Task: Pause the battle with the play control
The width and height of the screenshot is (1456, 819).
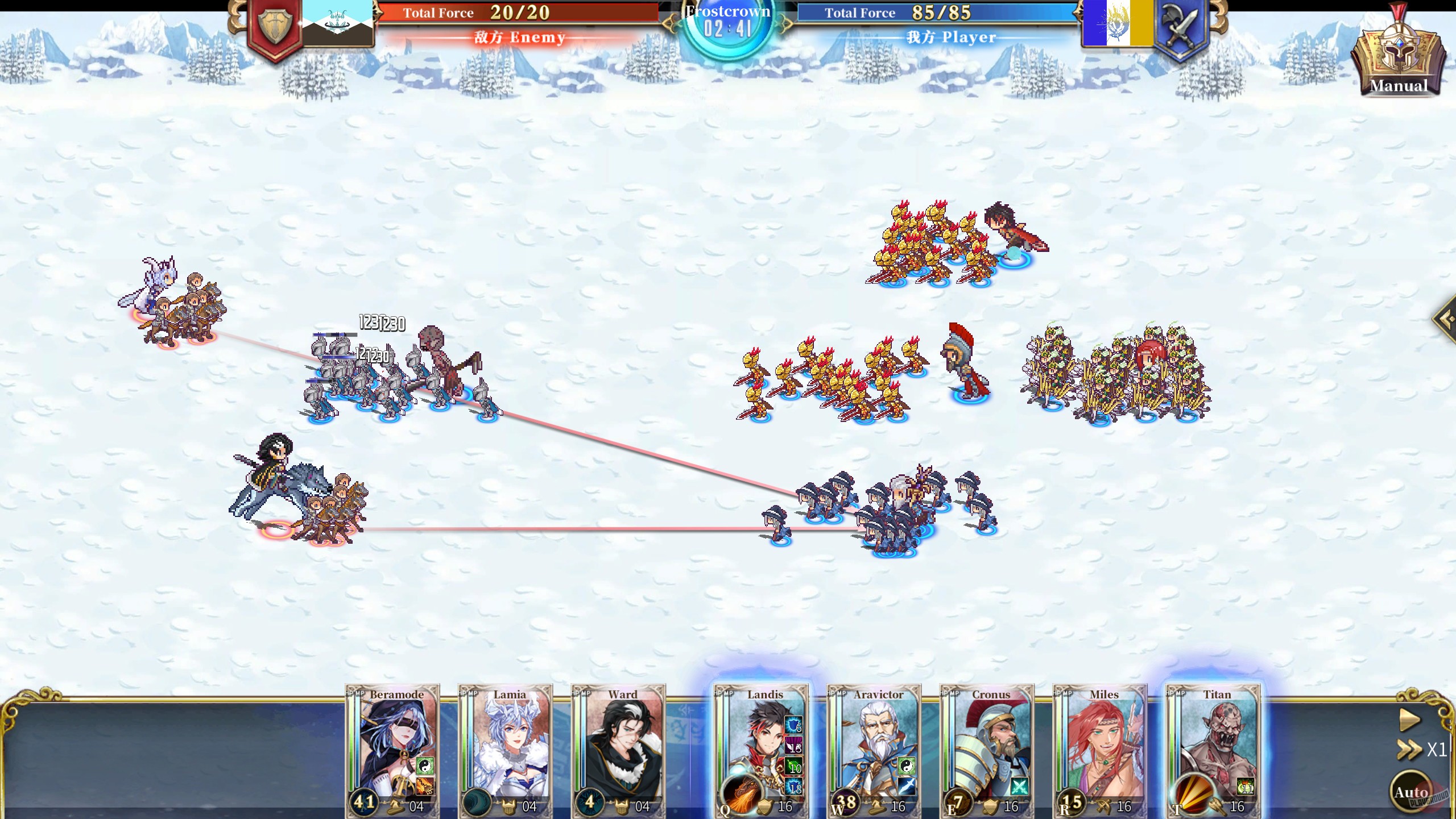Action: click(x=1409, y=719)
